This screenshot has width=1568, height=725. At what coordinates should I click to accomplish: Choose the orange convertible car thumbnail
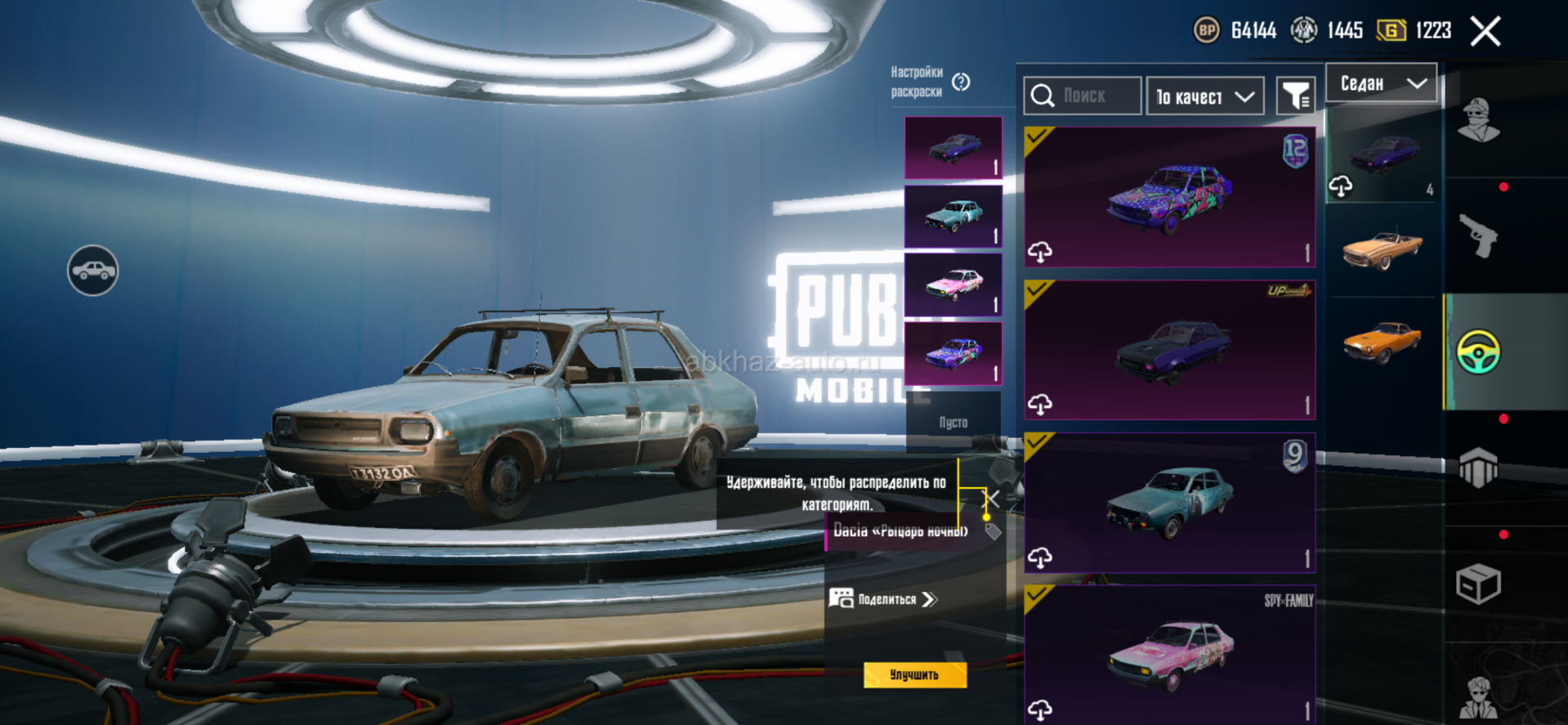[x=1382, y=248]
